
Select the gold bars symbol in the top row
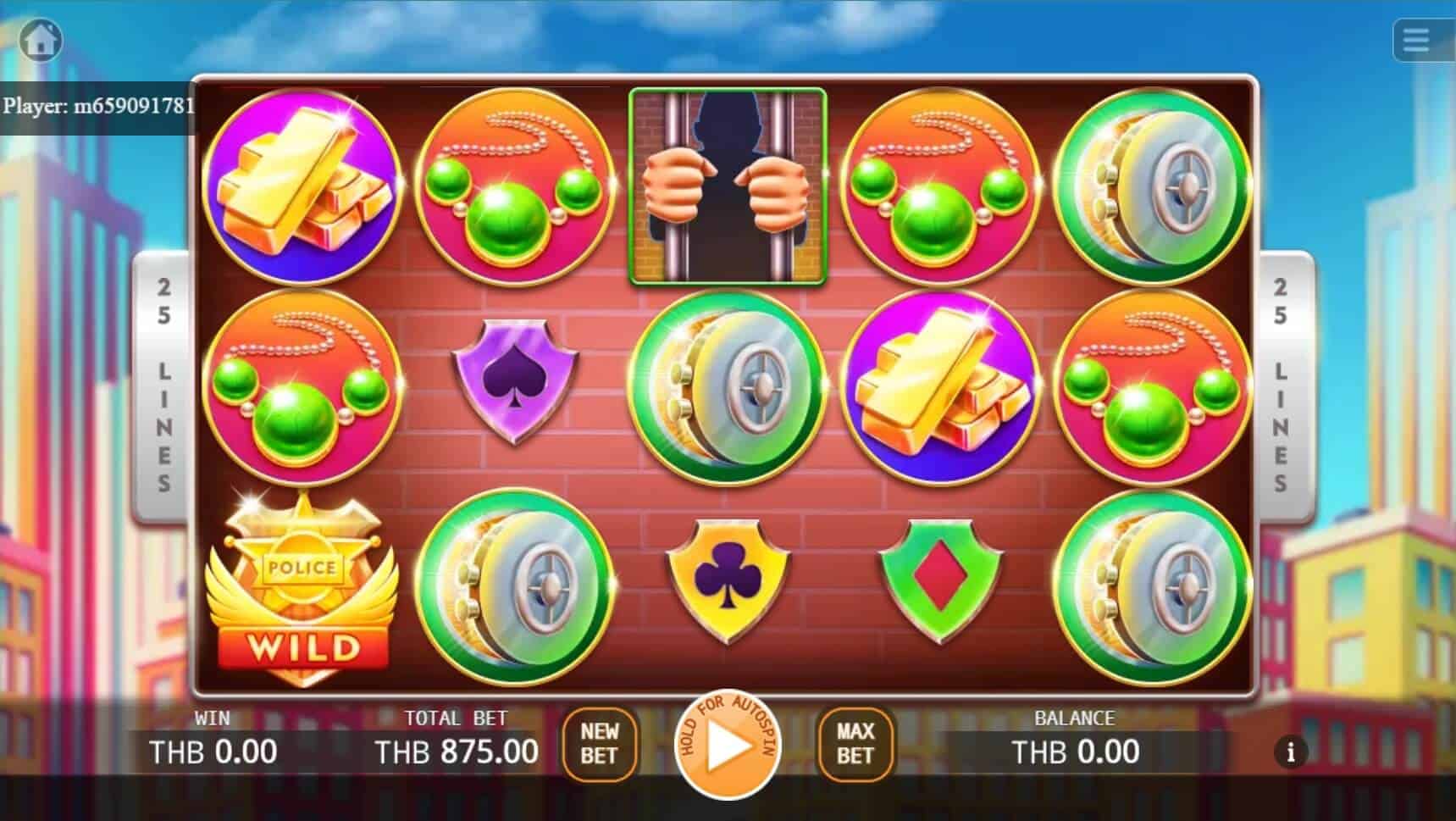[307, 188]
